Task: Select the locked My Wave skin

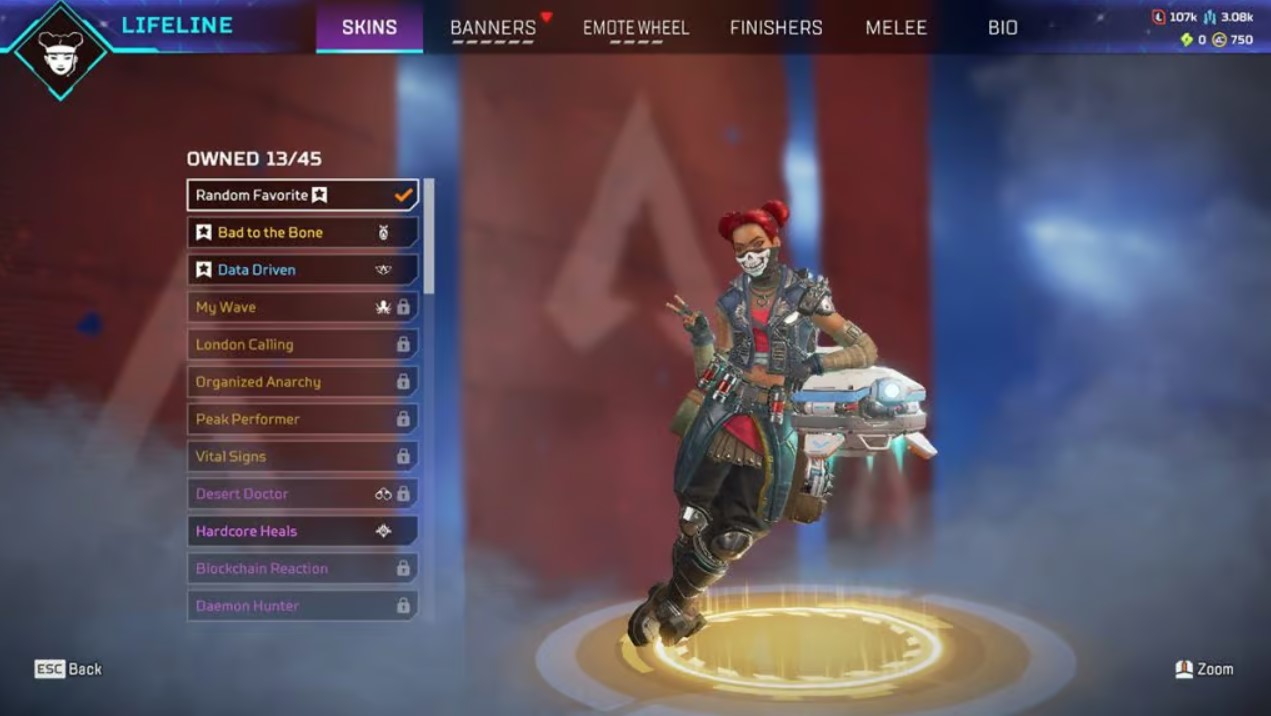Action: pos(302,307)
